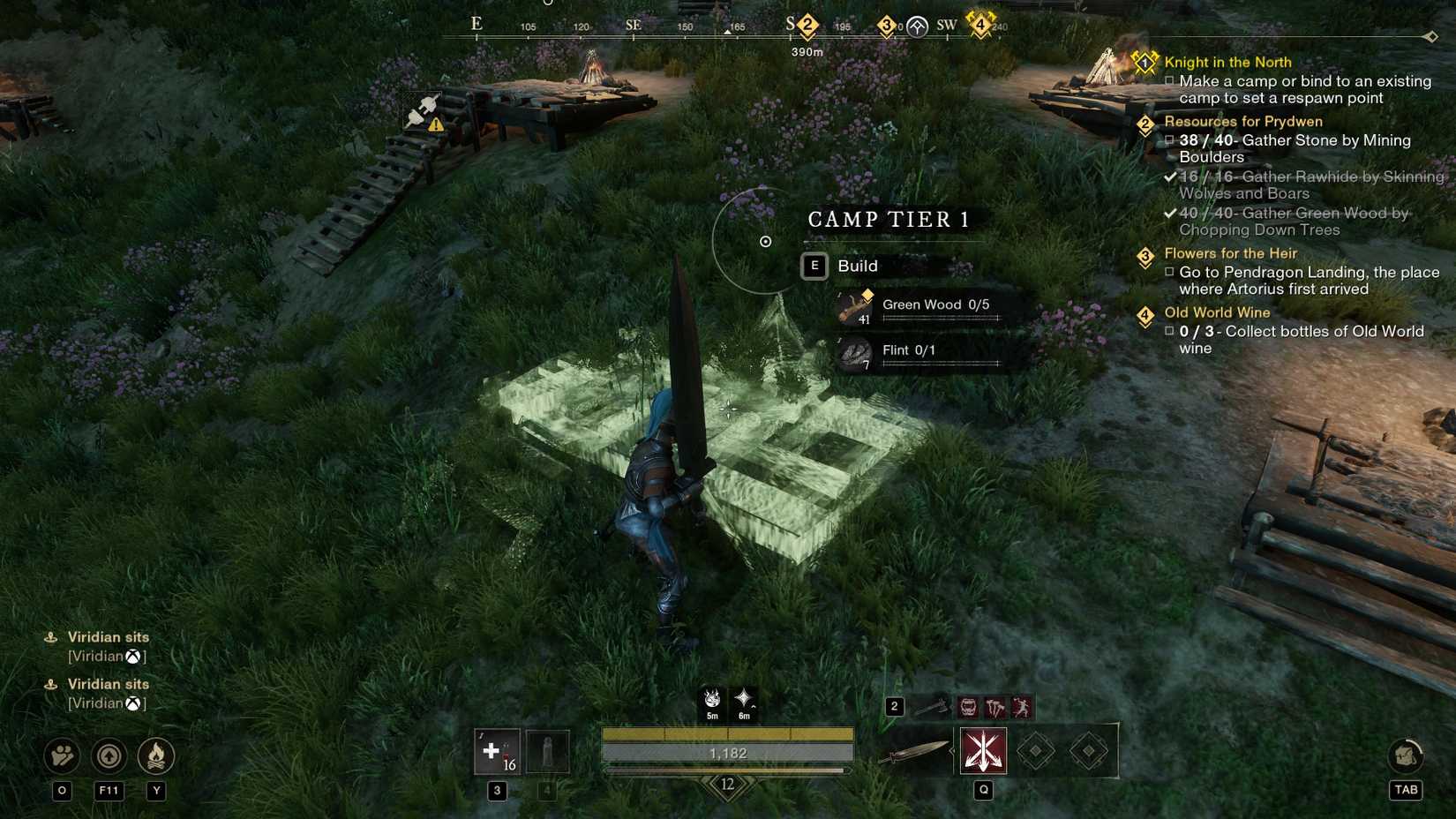Click the maw bite ability icon

pyautogui.click(x=968, y=707)
